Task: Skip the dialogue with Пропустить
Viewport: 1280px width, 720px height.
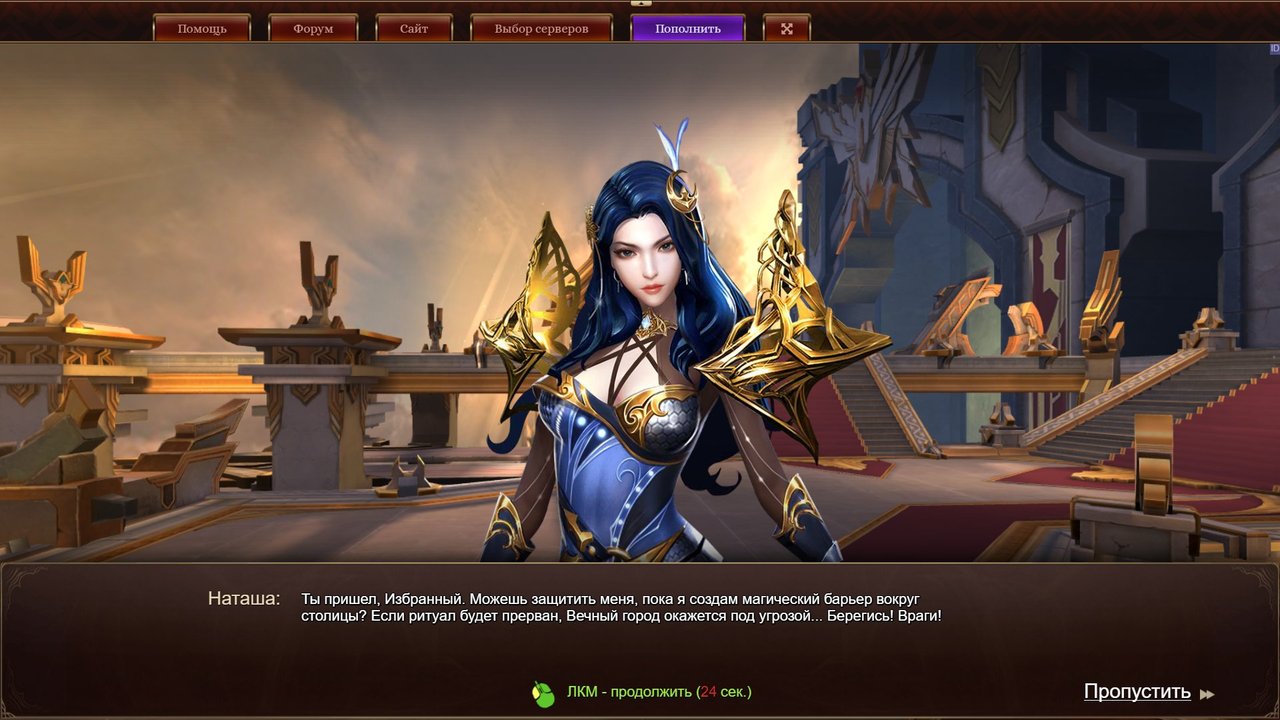Action: [x=1138, y=692]
